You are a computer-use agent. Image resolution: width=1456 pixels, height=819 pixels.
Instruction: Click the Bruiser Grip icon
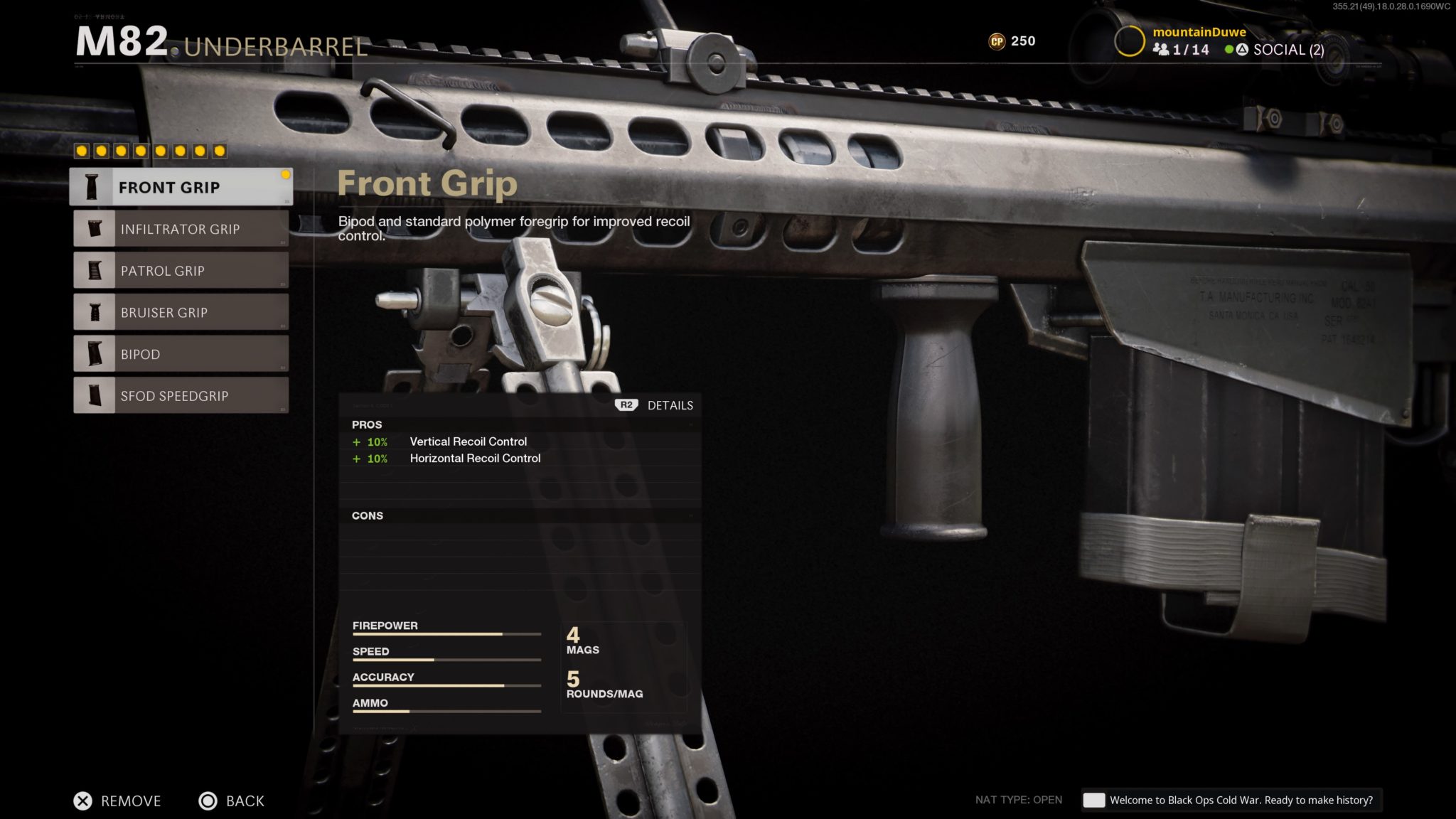click(93, 312)
